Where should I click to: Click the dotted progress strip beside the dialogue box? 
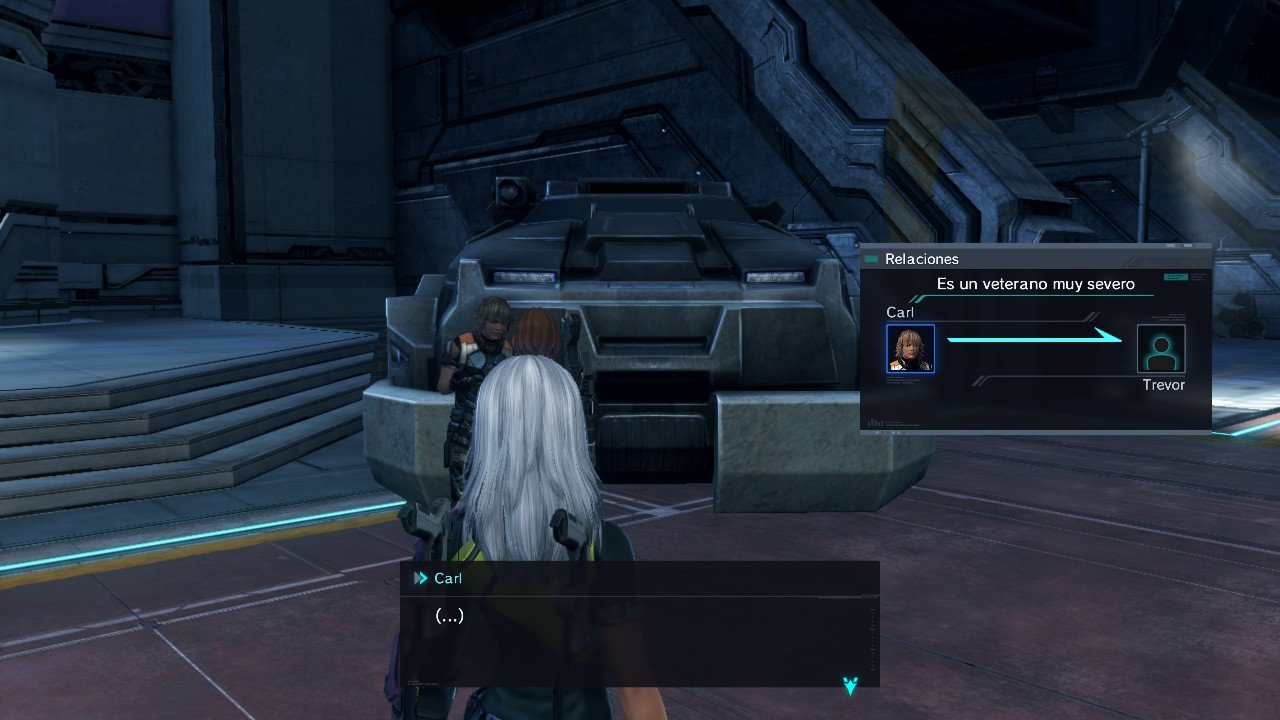click(874, 637)
